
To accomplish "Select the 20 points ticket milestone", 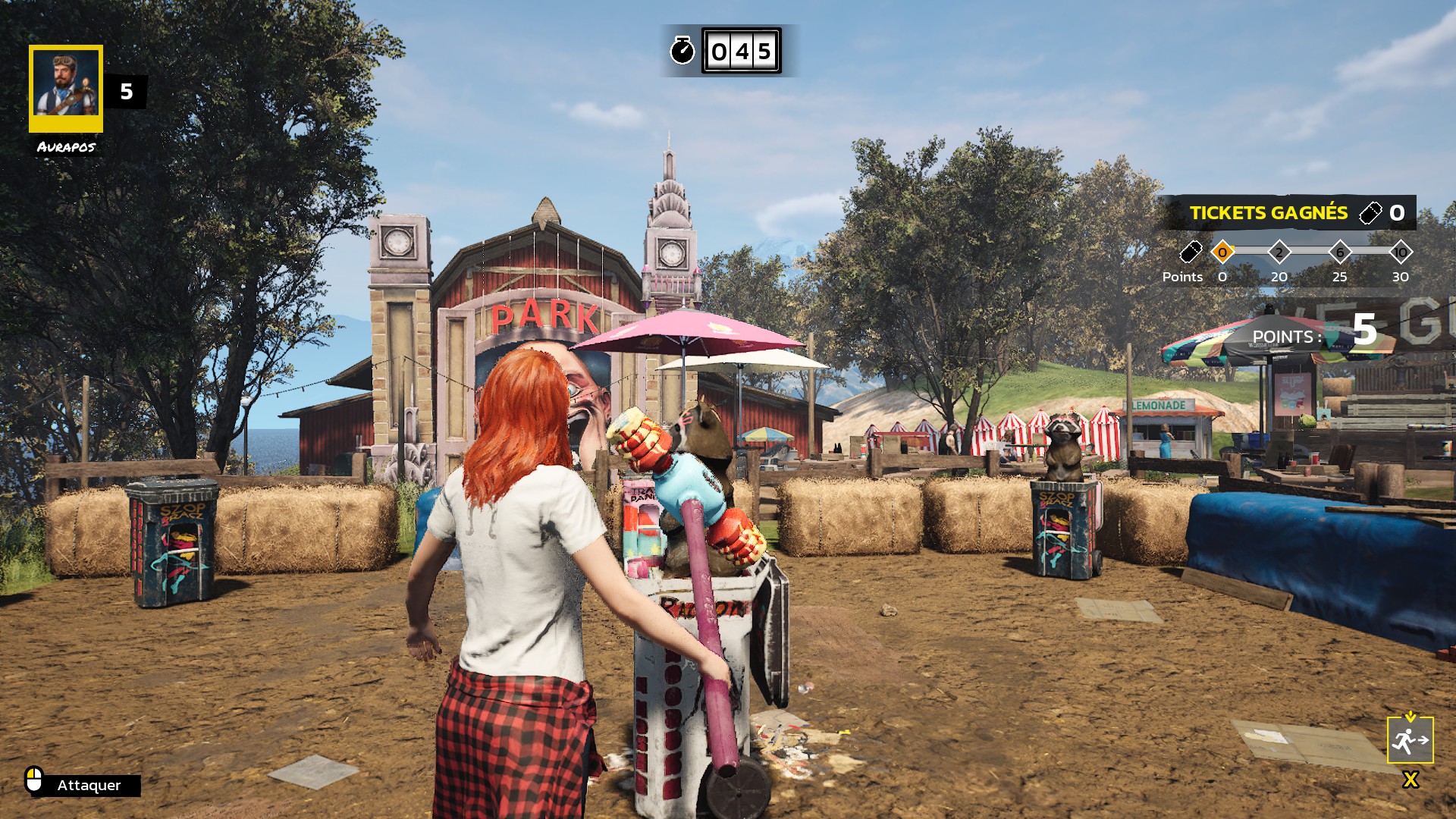I will pos(1279,253).
